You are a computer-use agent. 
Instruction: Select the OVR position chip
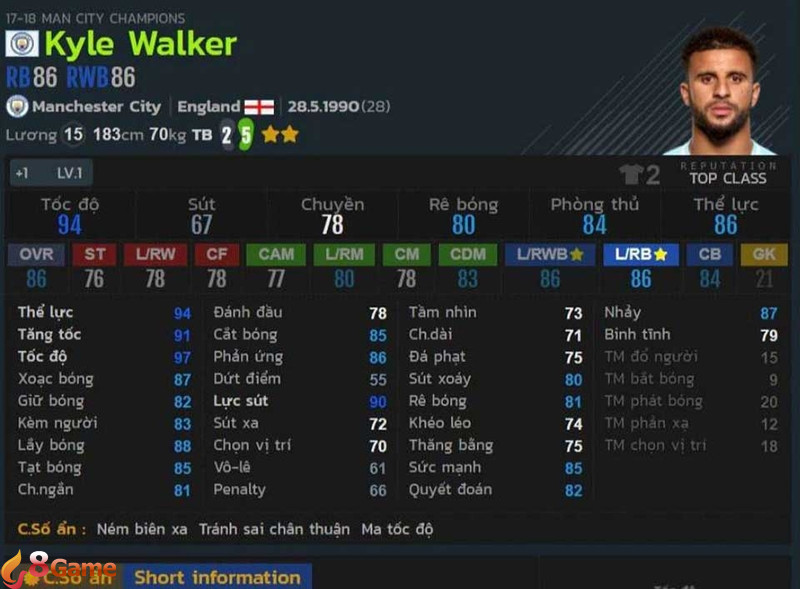coord(36,254)
